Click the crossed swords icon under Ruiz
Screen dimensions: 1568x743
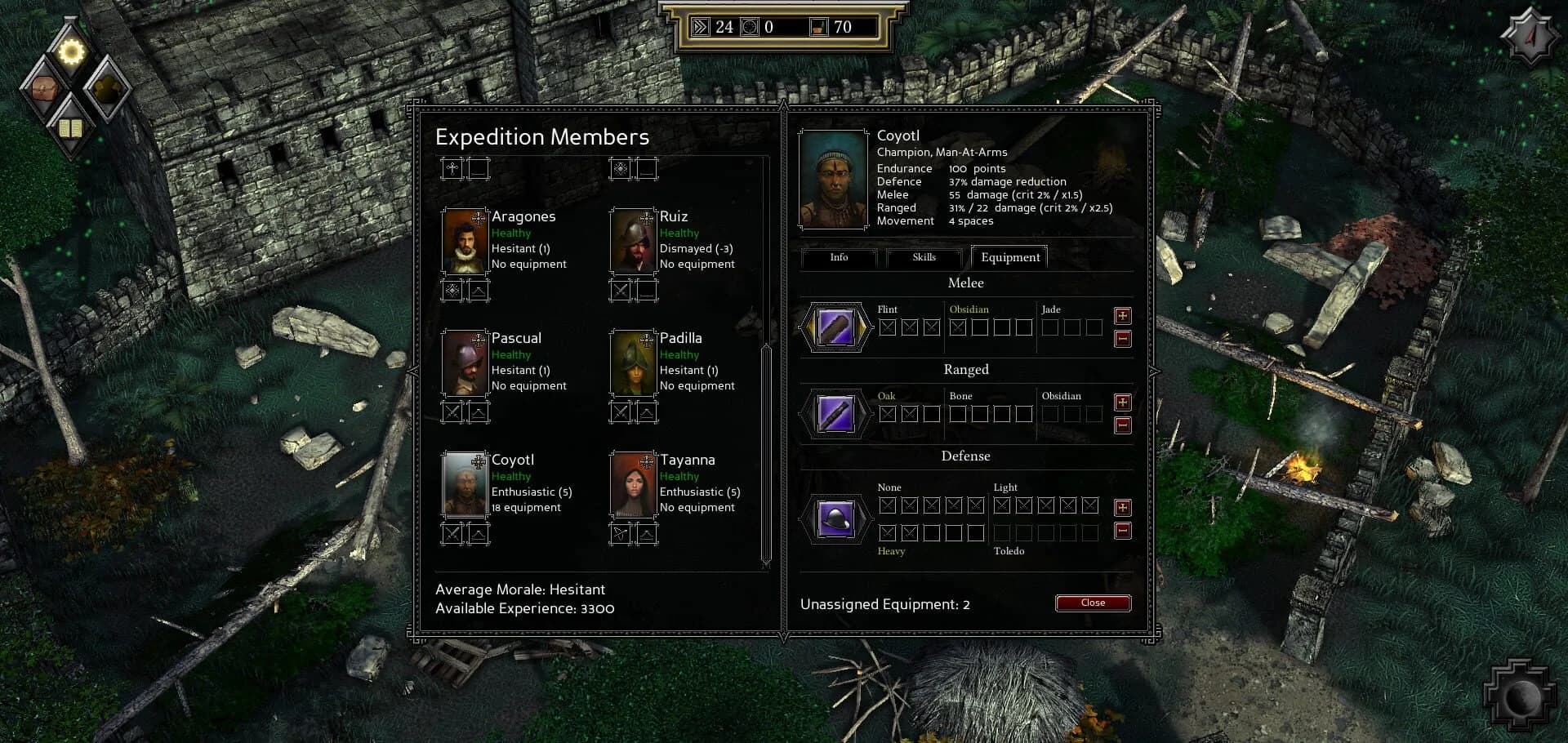coord(620,291)
